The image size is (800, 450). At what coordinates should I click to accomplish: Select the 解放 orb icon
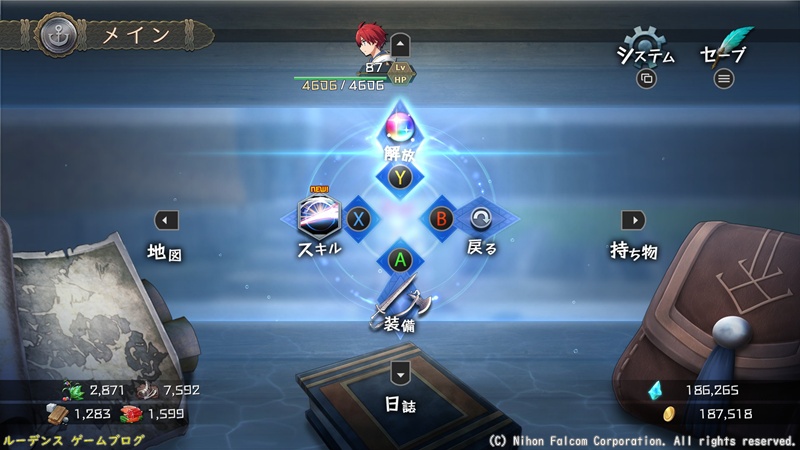400,130
